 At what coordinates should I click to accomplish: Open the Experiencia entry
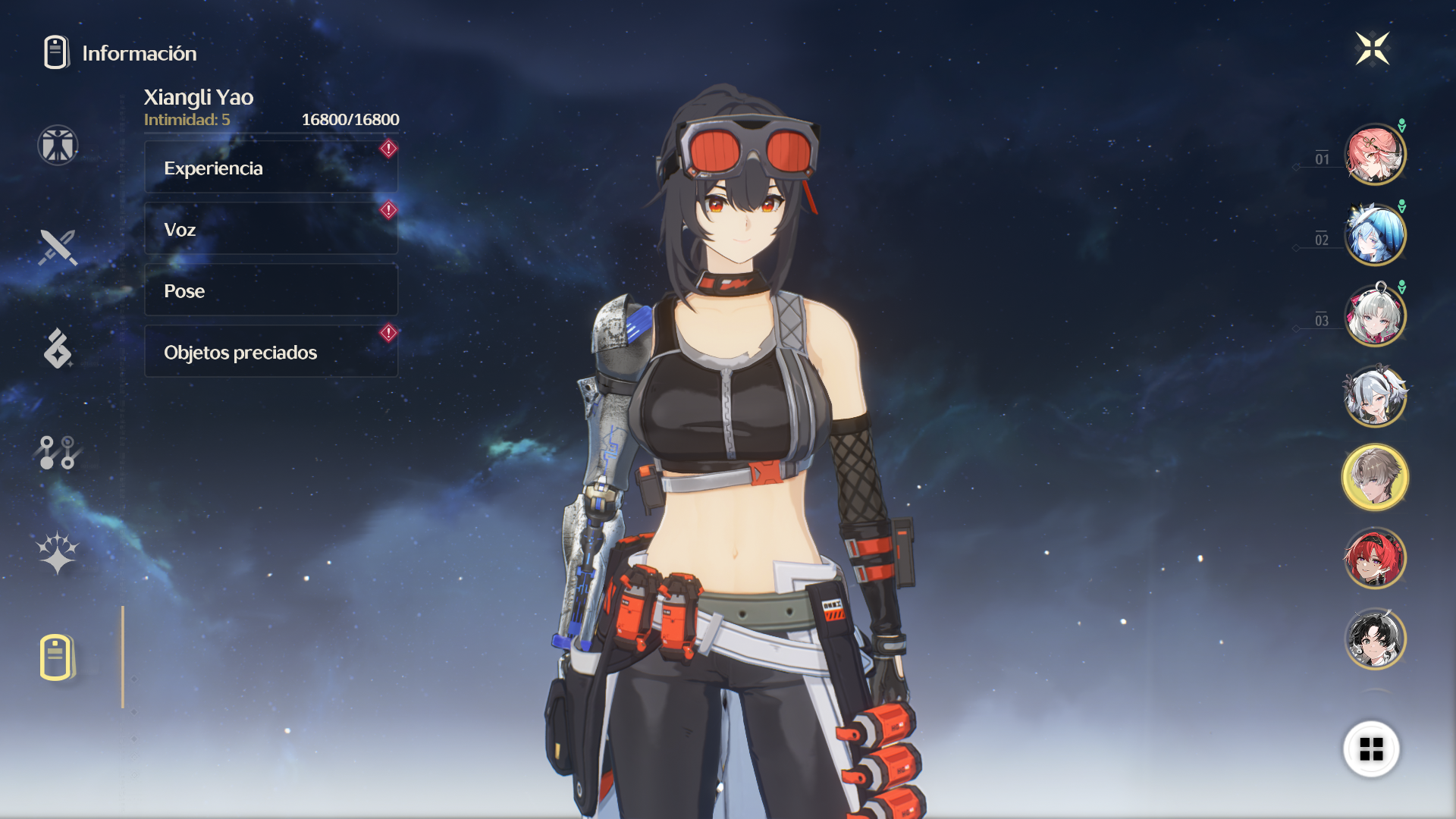click(x=271, y=168)
